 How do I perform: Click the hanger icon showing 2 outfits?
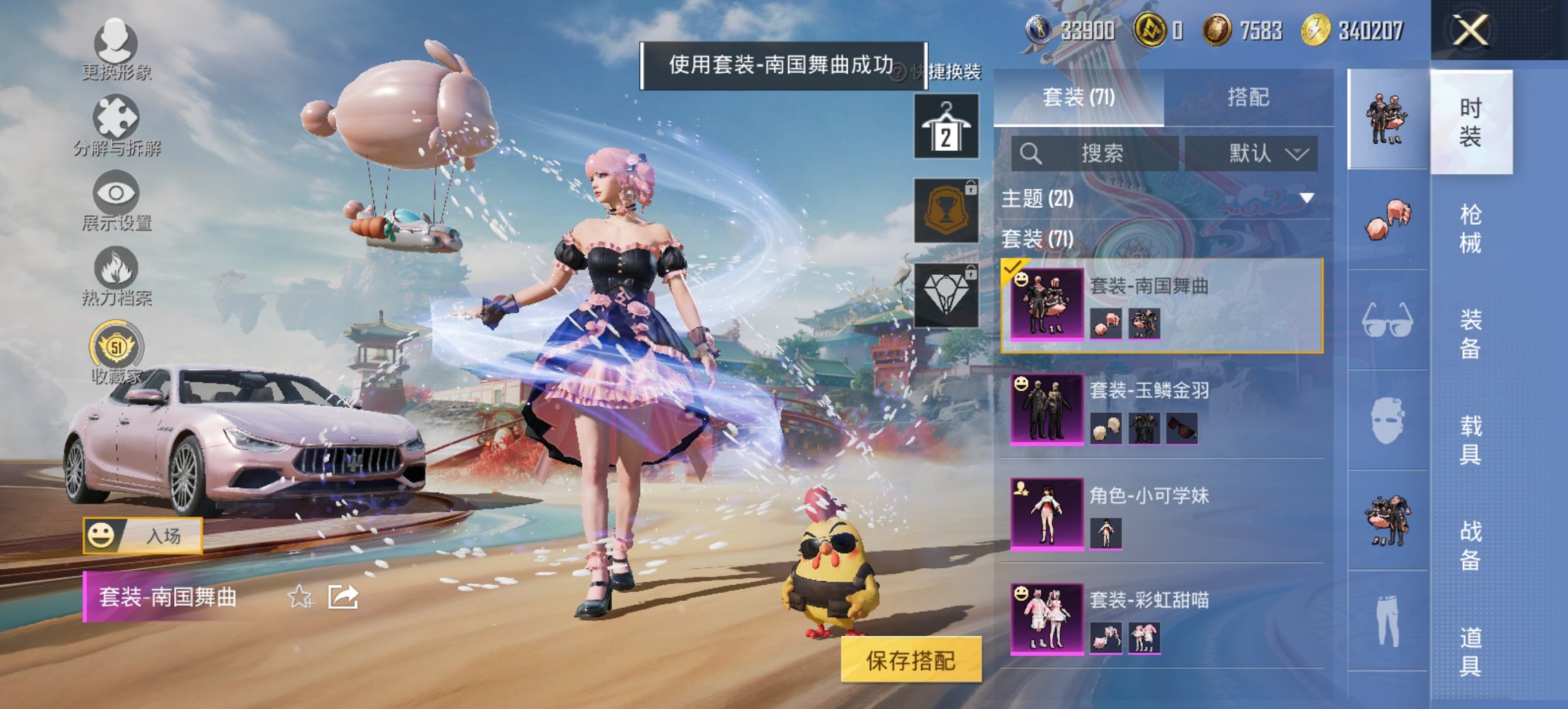pyautogui.click(x=948, y=129)
